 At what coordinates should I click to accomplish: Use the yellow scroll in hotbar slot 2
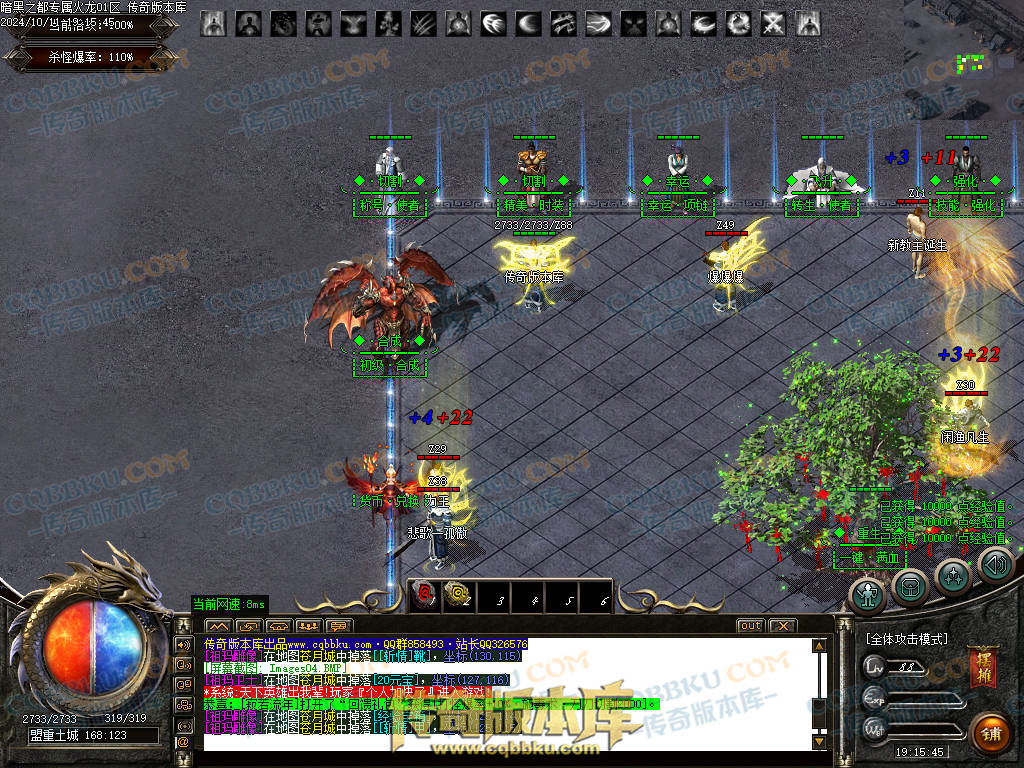[457, 596]
